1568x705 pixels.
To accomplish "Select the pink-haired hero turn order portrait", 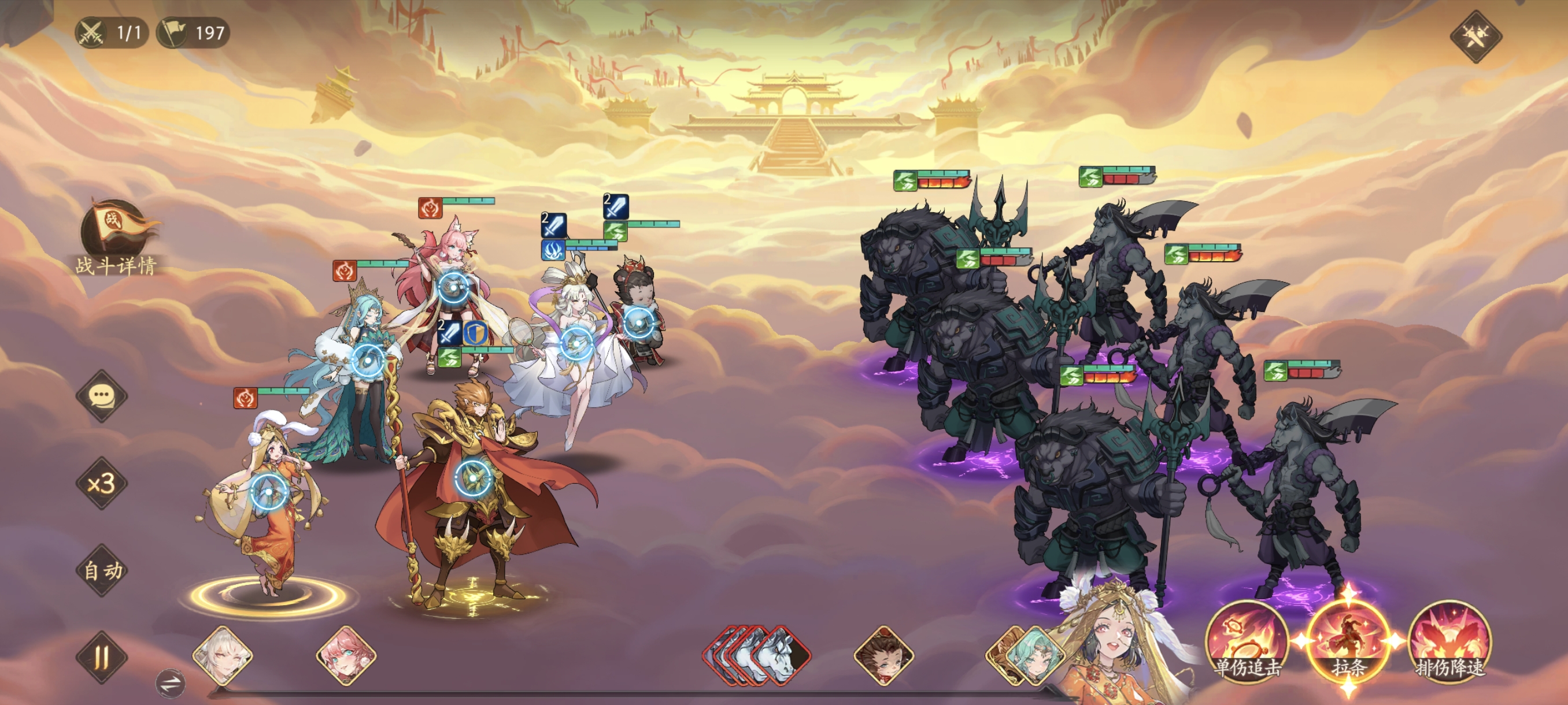I will [x=346, y=657].
